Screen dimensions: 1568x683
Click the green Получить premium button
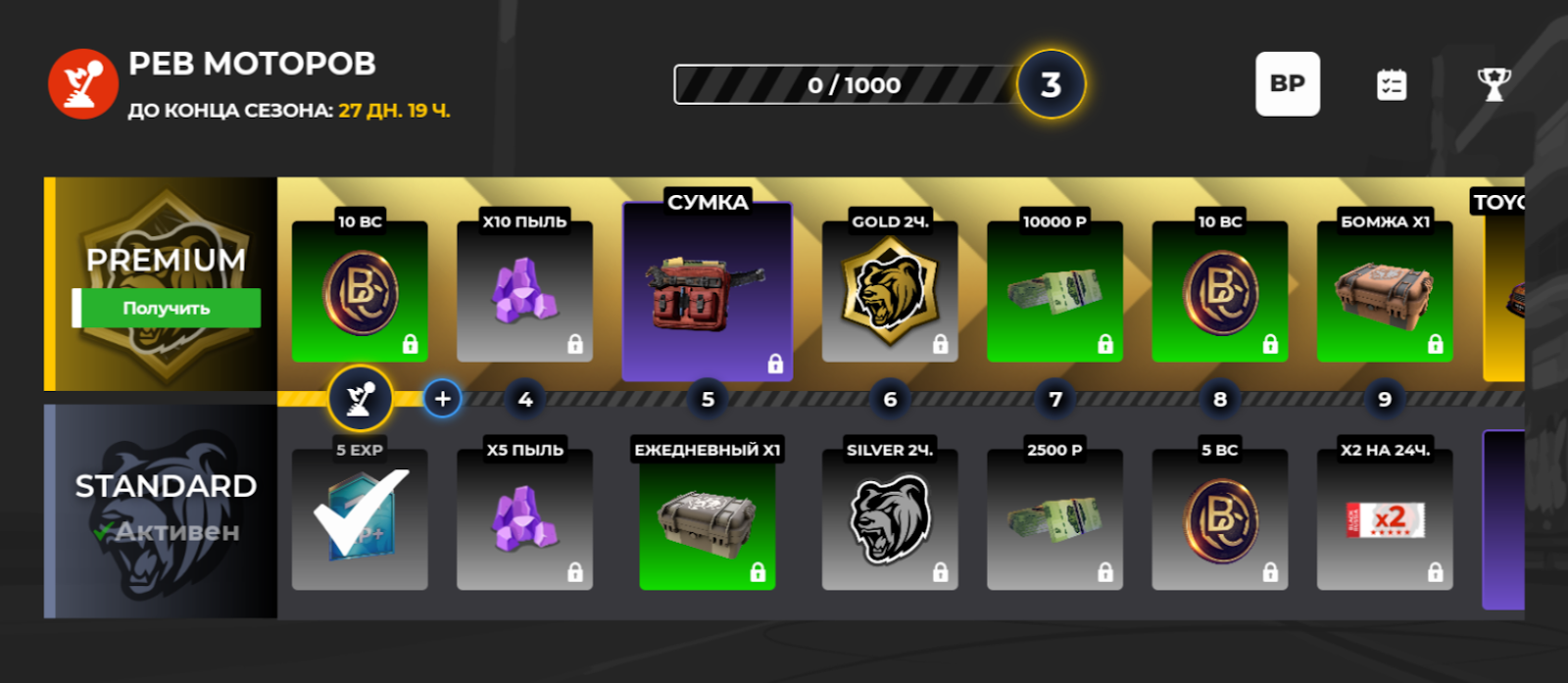167,308
